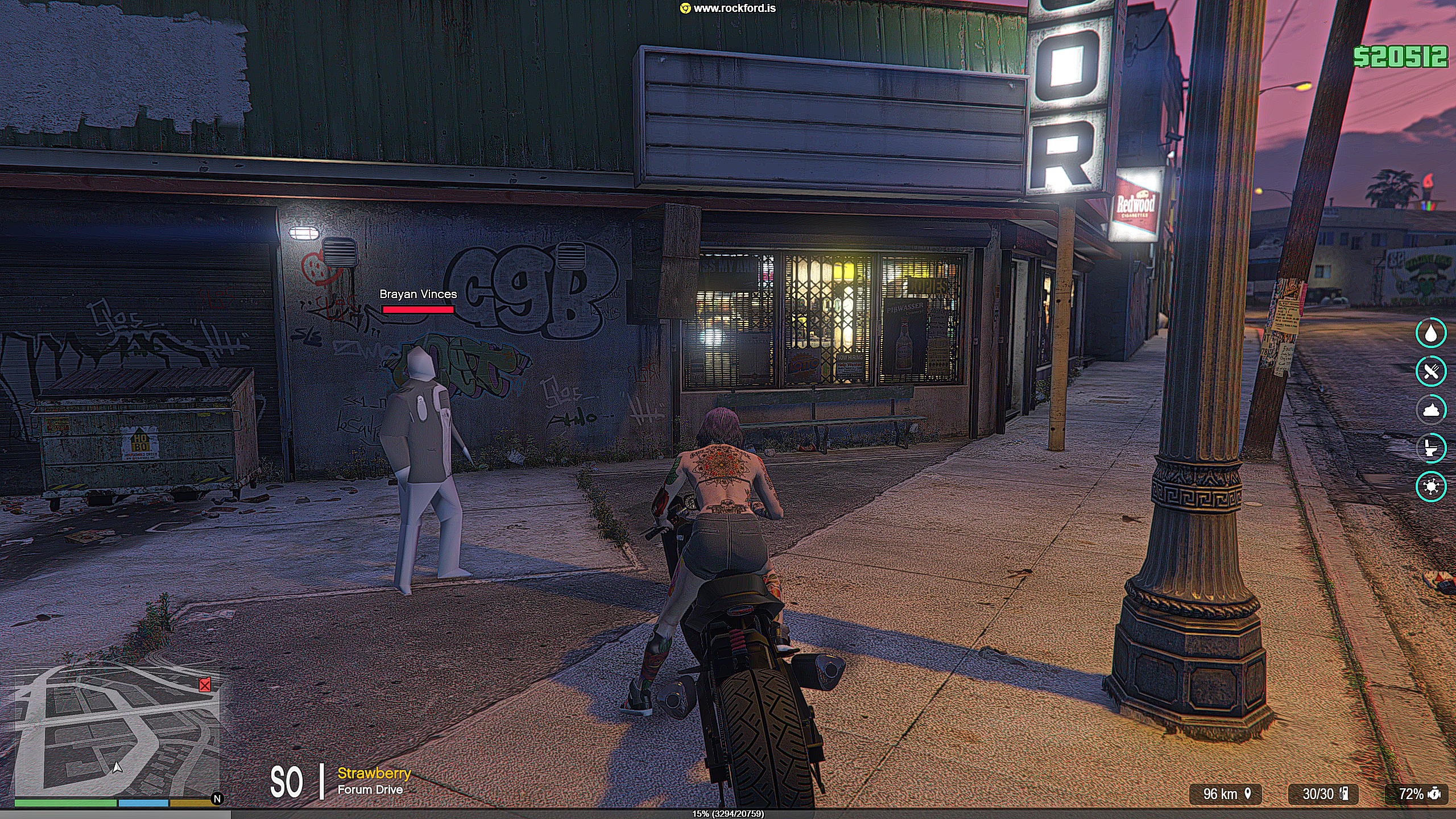Select the toilet status icon

1430,448
